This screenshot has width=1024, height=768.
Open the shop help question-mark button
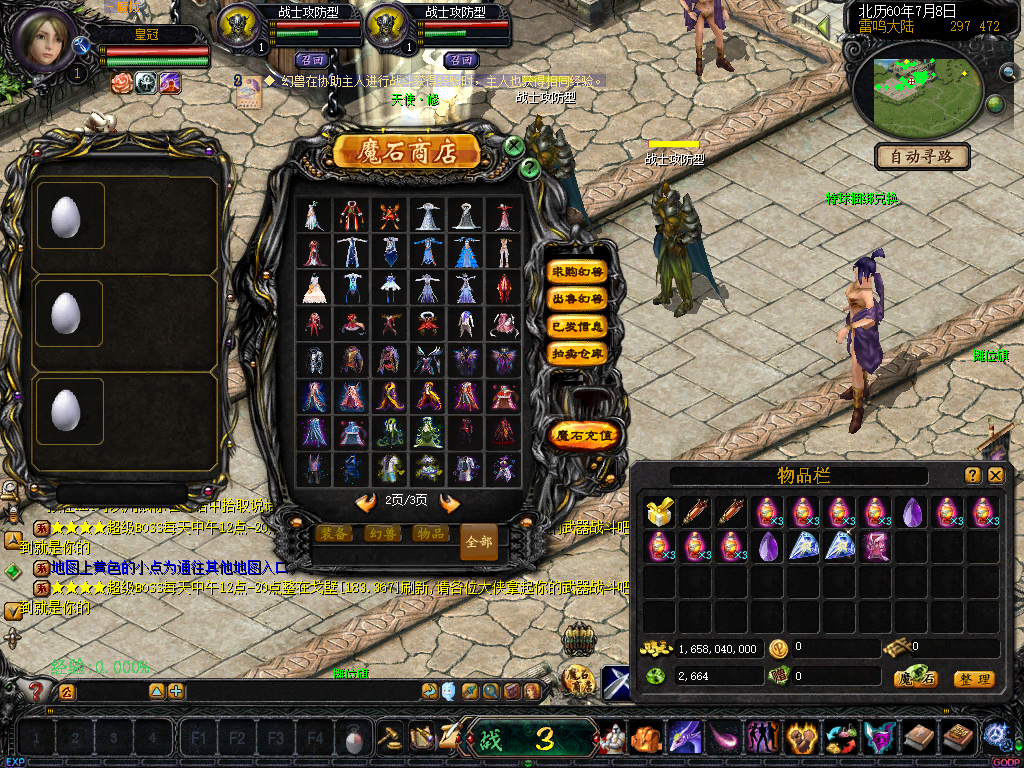[530, 169]
